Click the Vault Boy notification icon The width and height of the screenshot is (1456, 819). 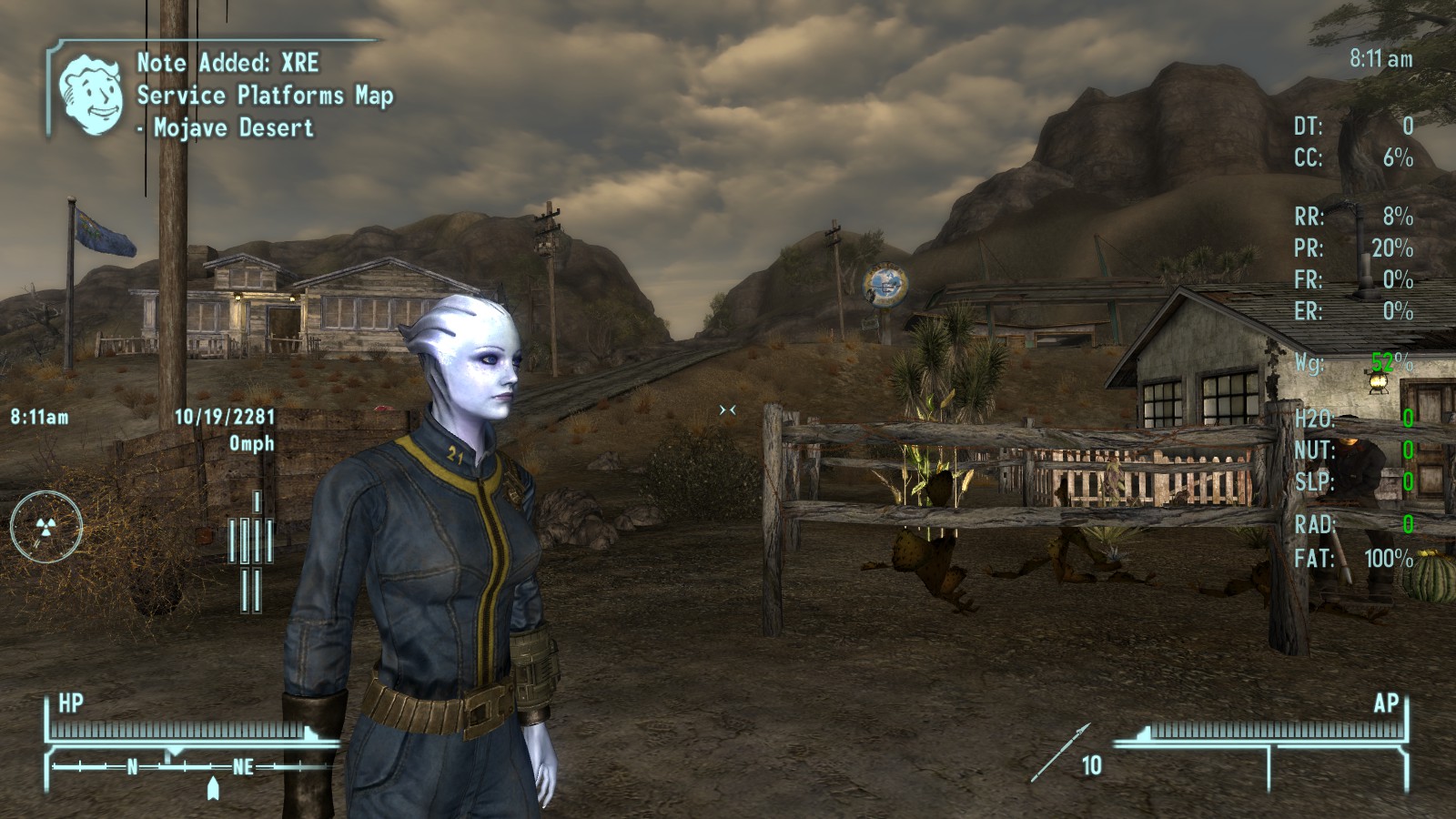90,94
